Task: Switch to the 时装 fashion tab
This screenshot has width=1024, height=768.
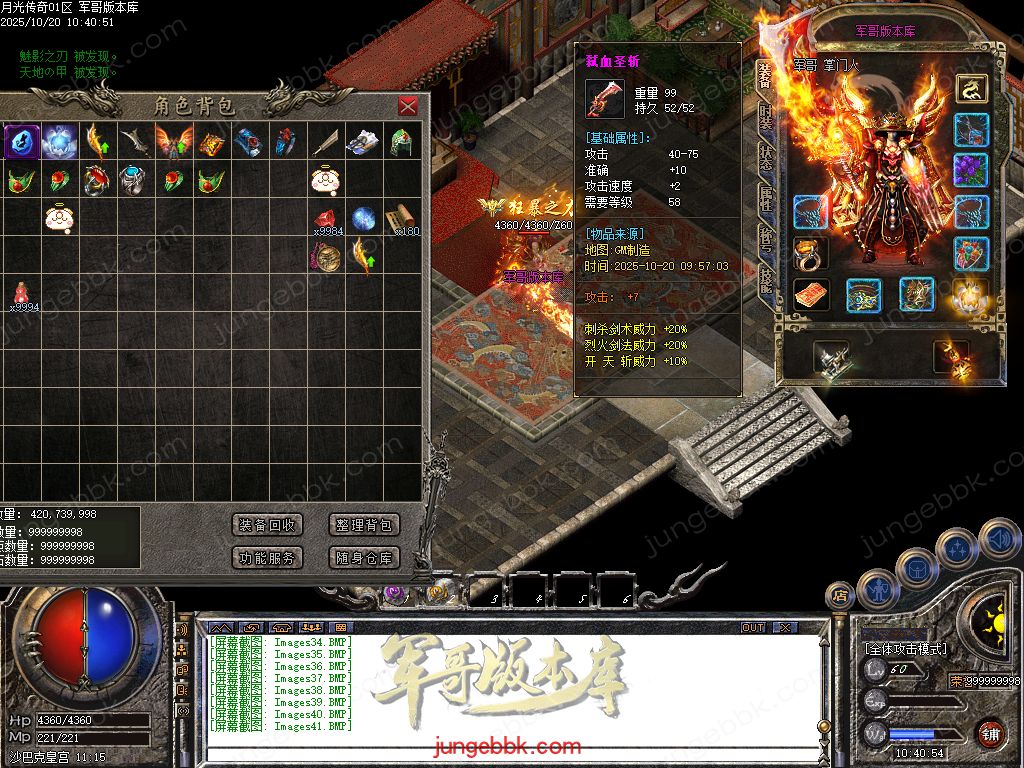Action: [x=765, y=118]
